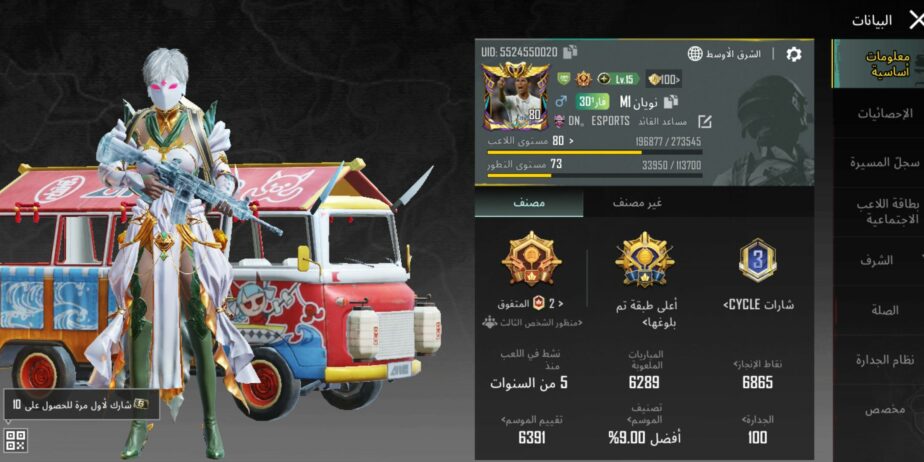
Task: Copy the UID number
Action: [x=570, y=52]
